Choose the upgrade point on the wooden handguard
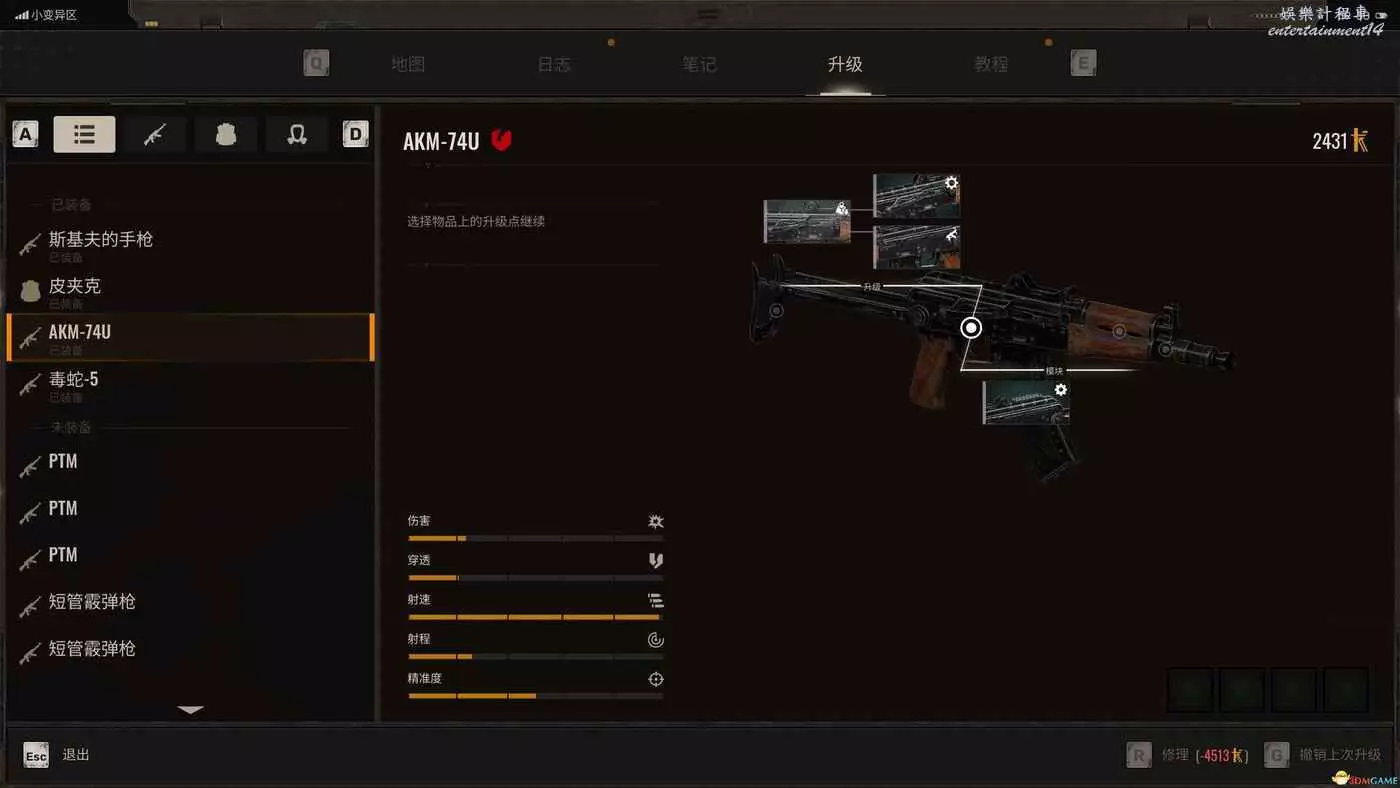The image size is (1400, 788). point(1119,331)
